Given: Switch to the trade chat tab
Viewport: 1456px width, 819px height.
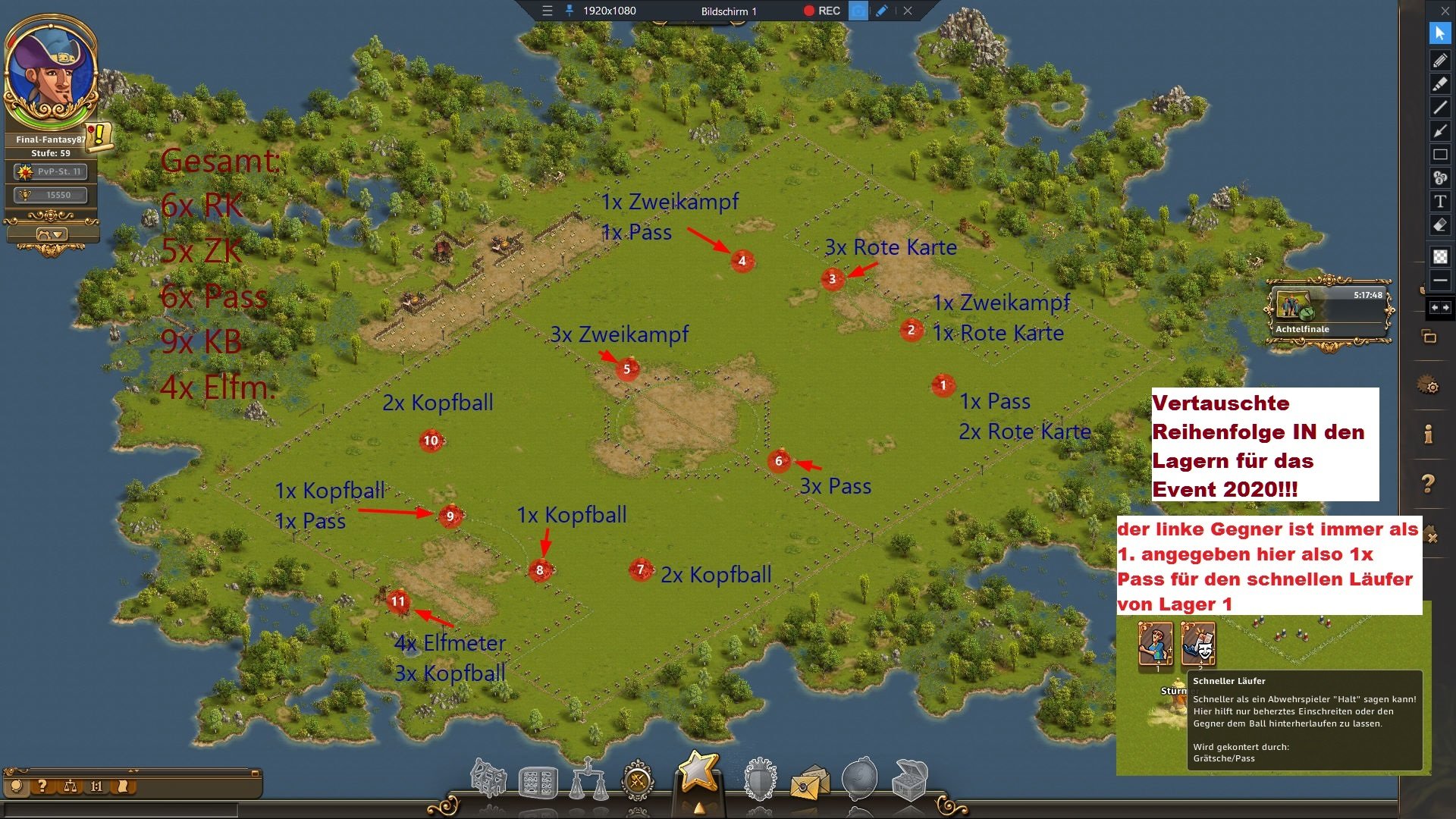Looking at the screenshot, I should click(x=71, y=786).
